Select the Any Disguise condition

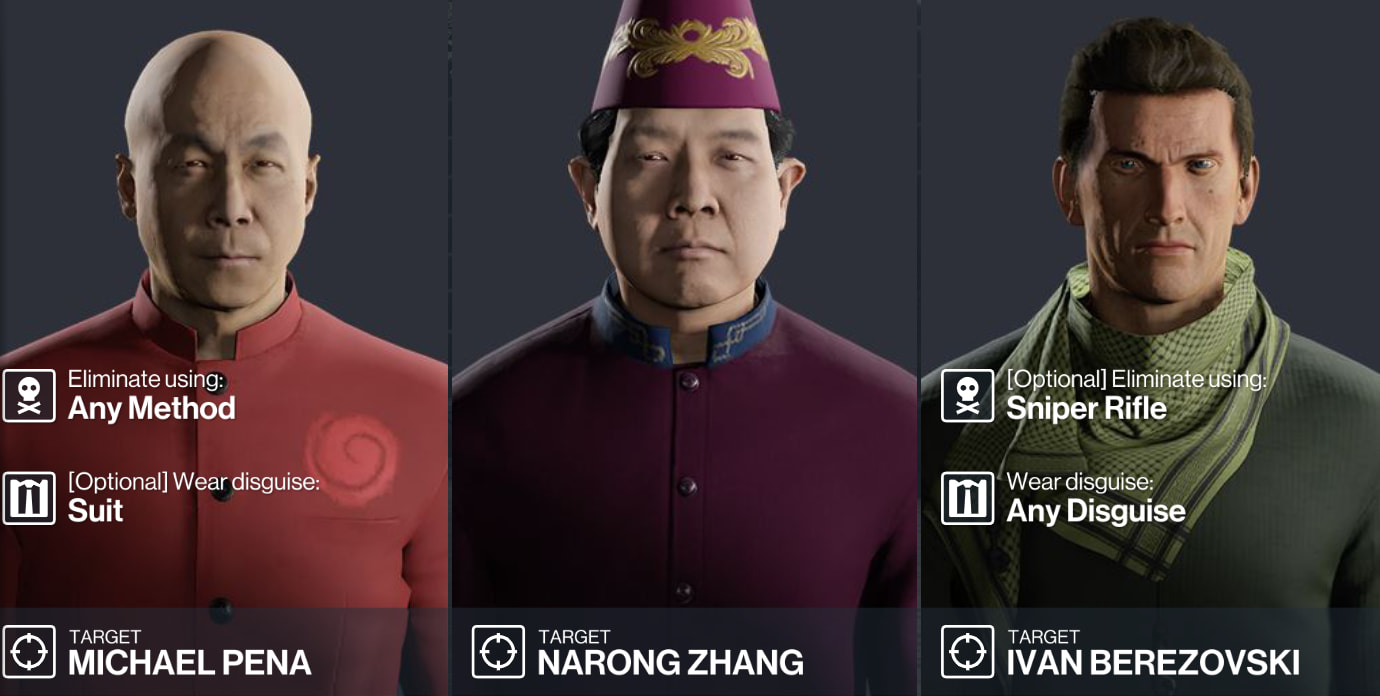click(1095, 510)
